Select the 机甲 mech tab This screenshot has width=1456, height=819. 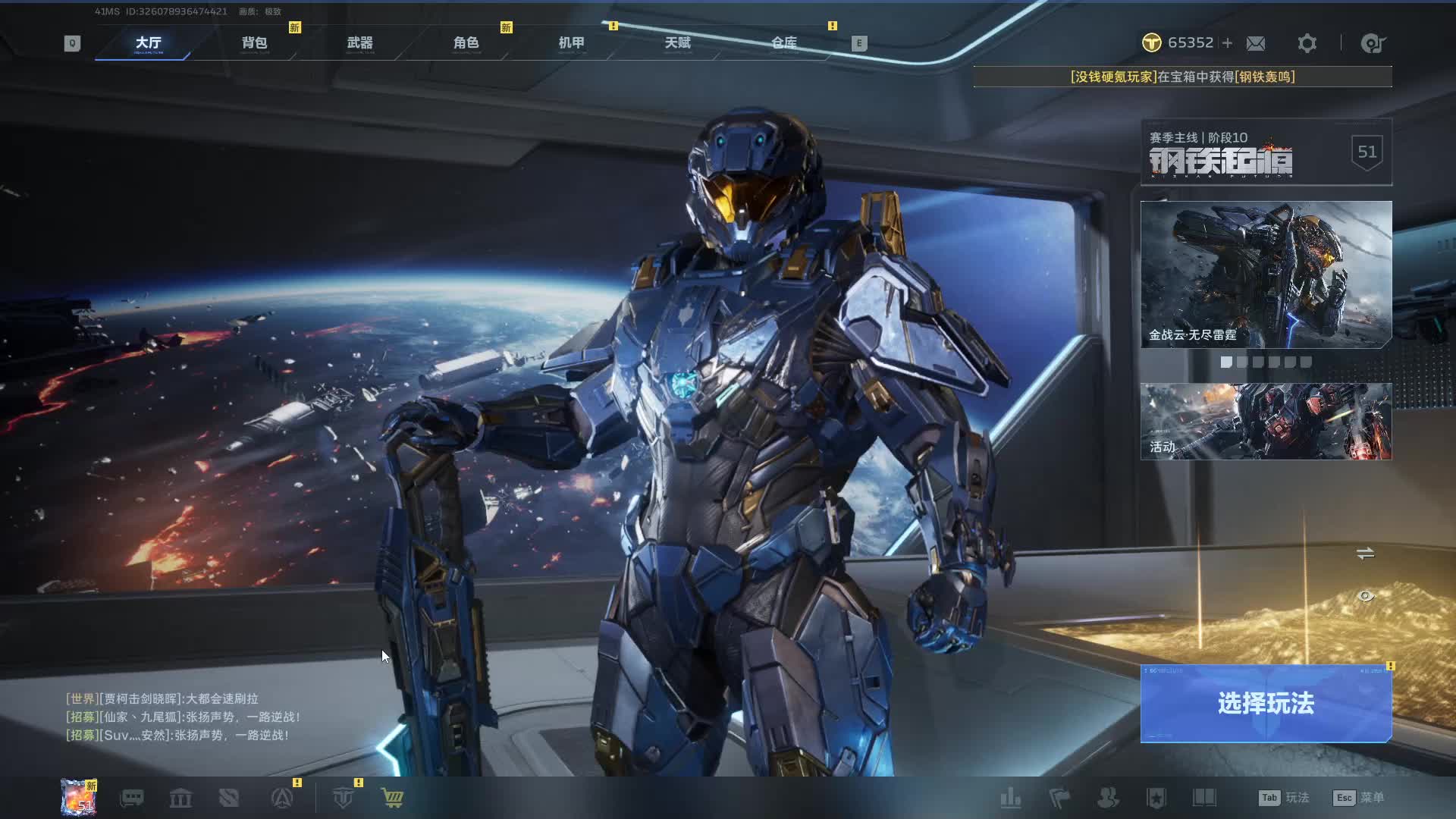pos(571,43)
